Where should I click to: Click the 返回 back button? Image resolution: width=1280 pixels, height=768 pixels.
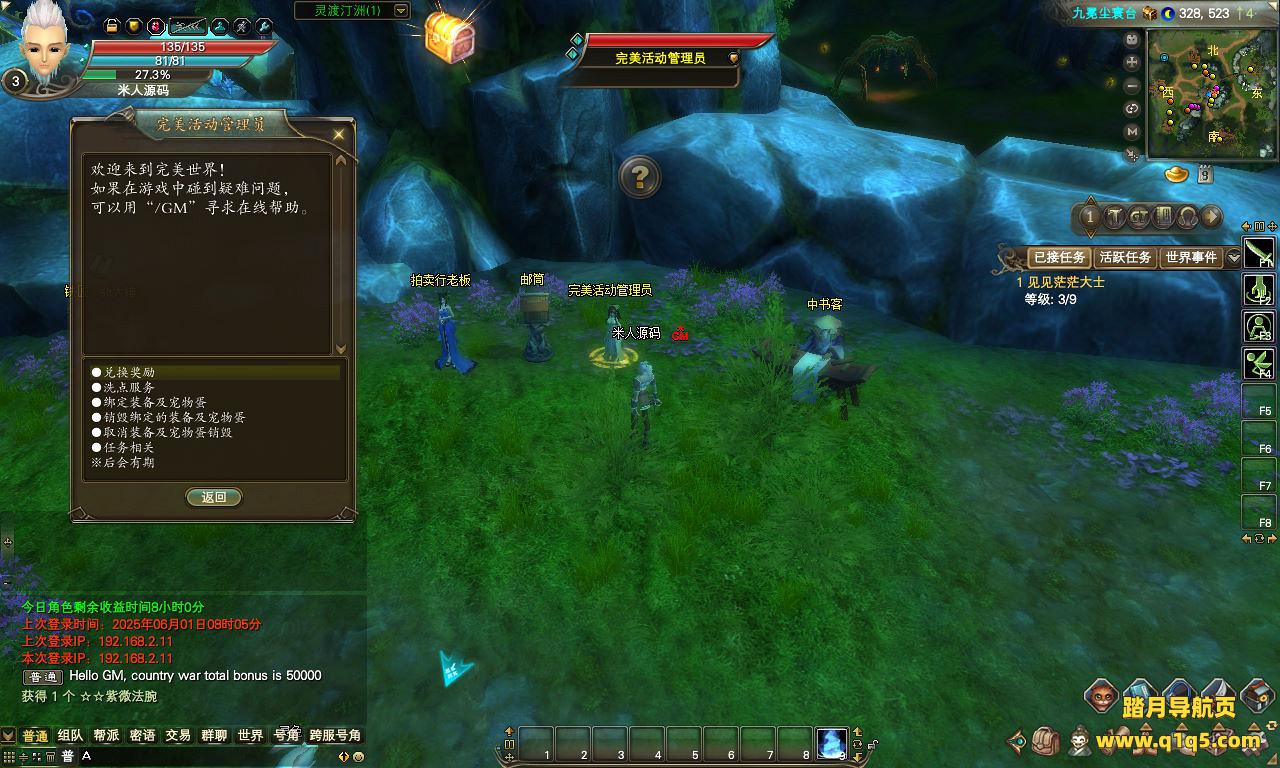(x=214, y=497)
